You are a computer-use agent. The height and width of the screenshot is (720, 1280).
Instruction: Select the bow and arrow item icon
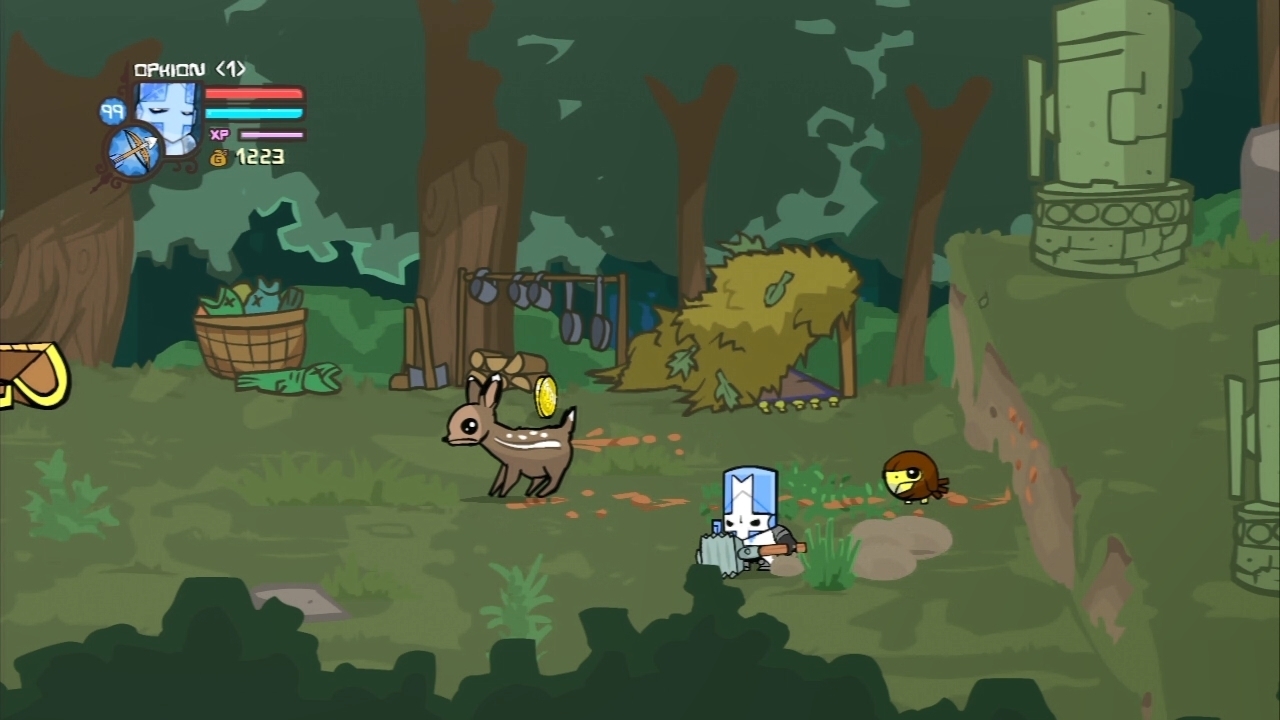coord(133,153)
